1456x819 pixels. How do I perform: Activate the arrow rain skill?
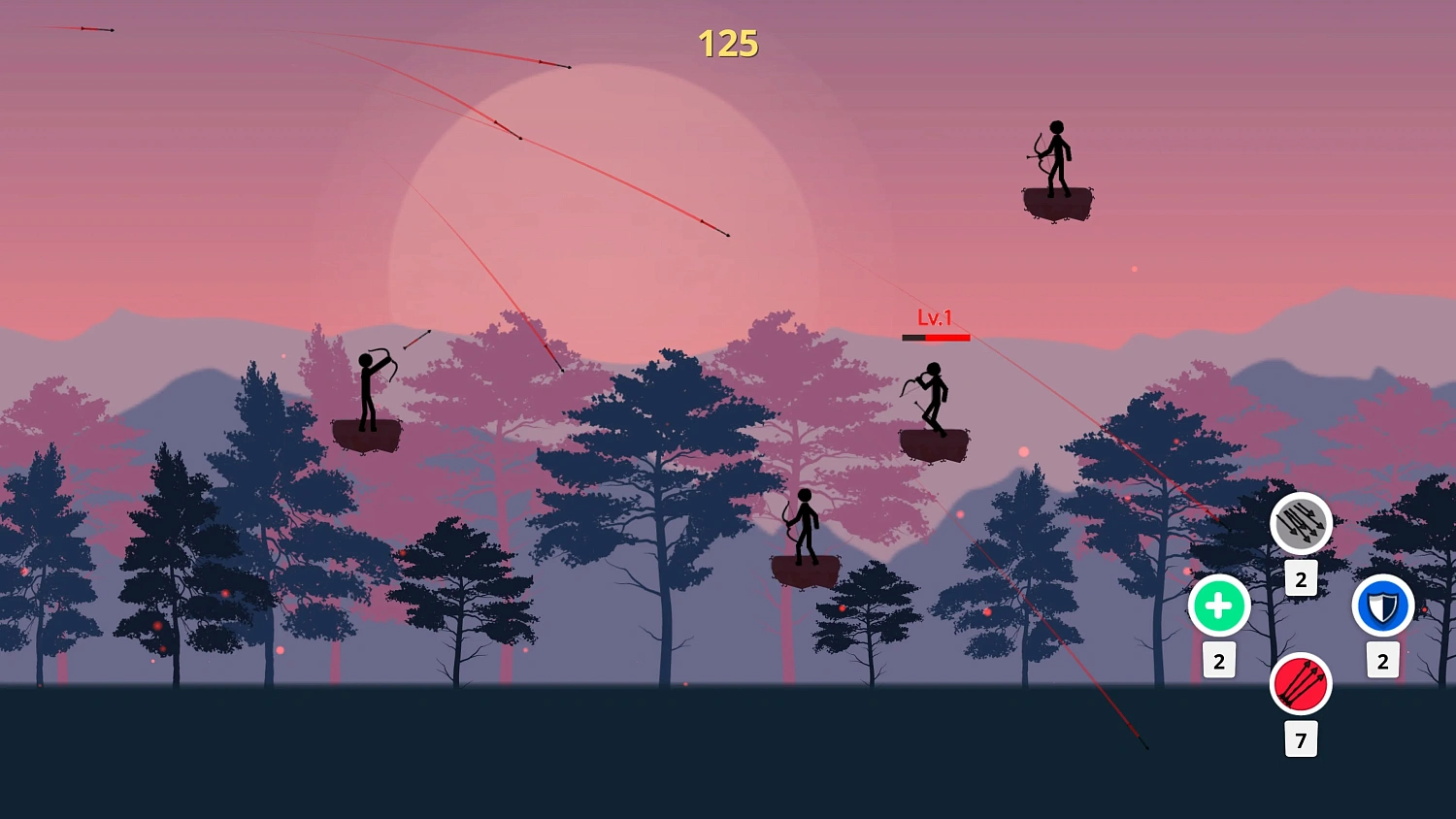tap(1301, 522)
